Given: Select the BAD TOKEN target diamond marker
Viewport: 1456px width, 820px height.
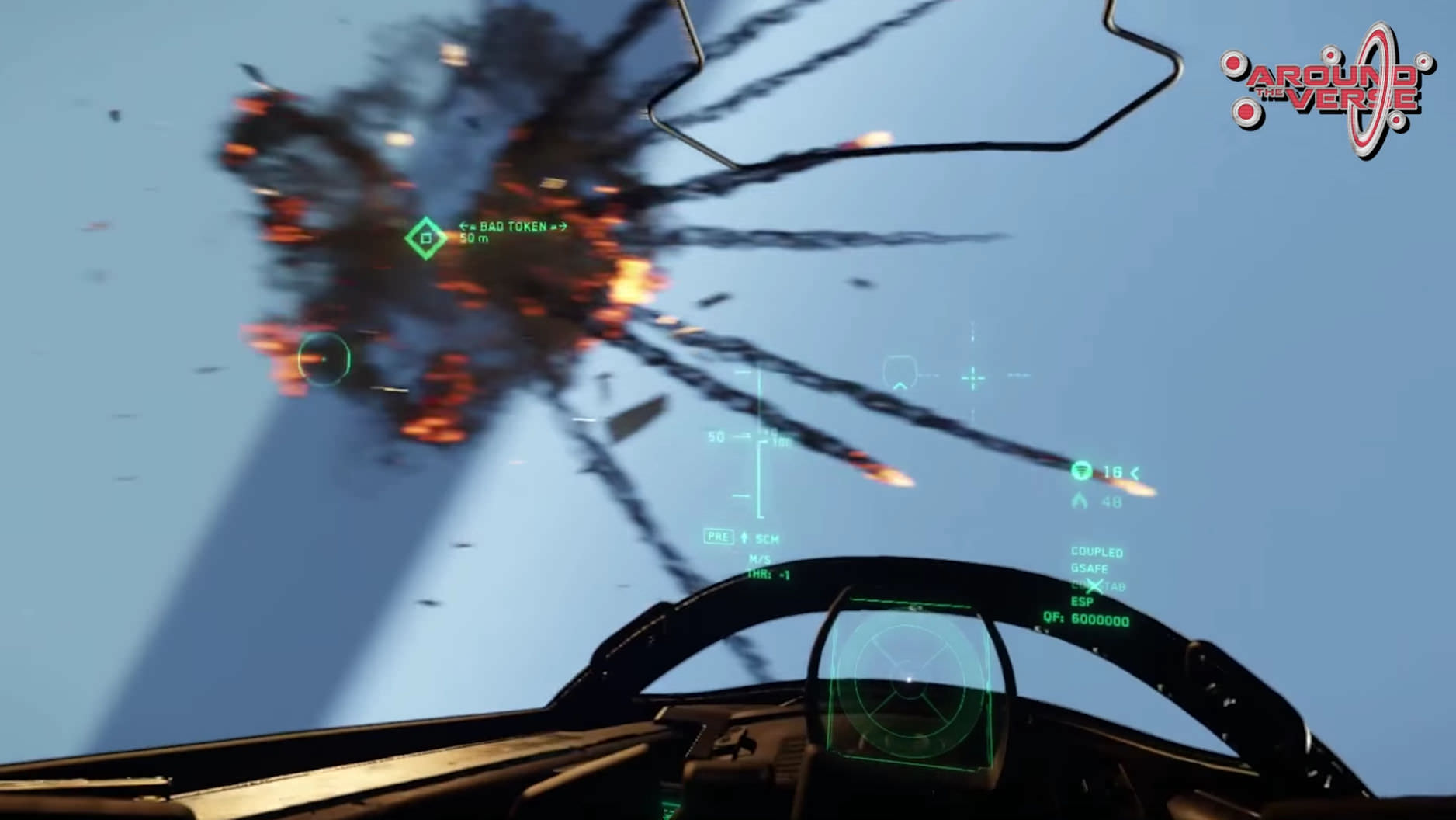Looking at the screenshot, I should pyautogui.click(x=425, y=238).
